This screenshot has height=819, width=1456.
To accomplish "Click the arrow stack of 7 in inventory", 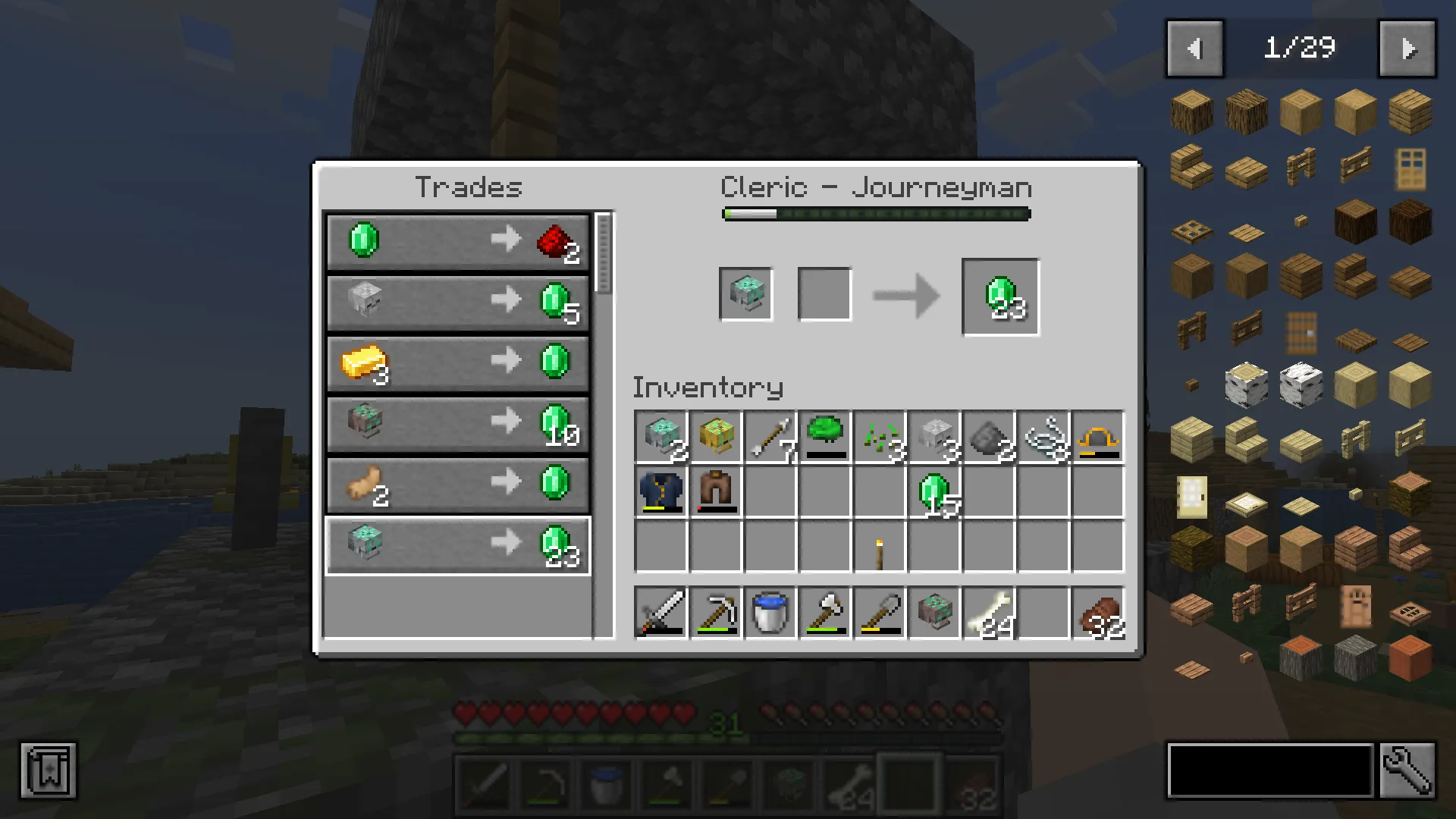I will click(770, 436).
